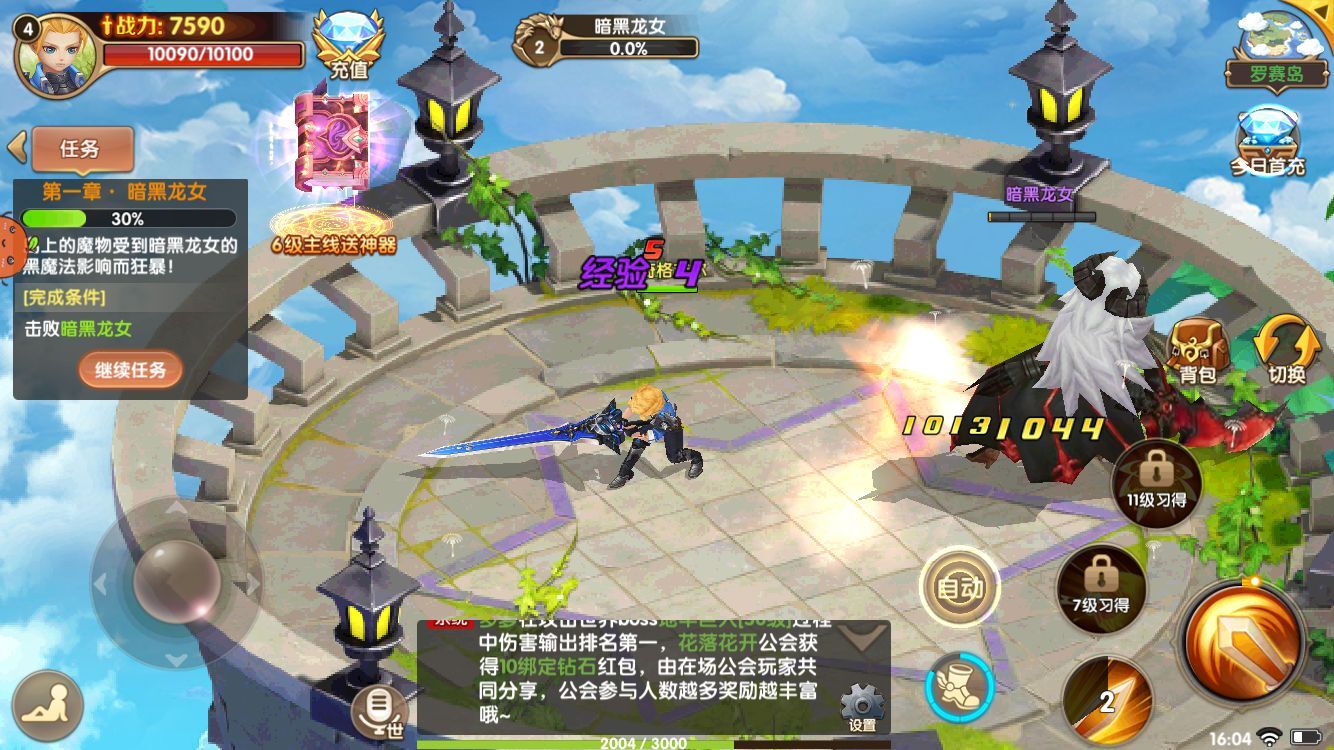
Task: Open the player portrait profile
Action: tap(57, 54)
